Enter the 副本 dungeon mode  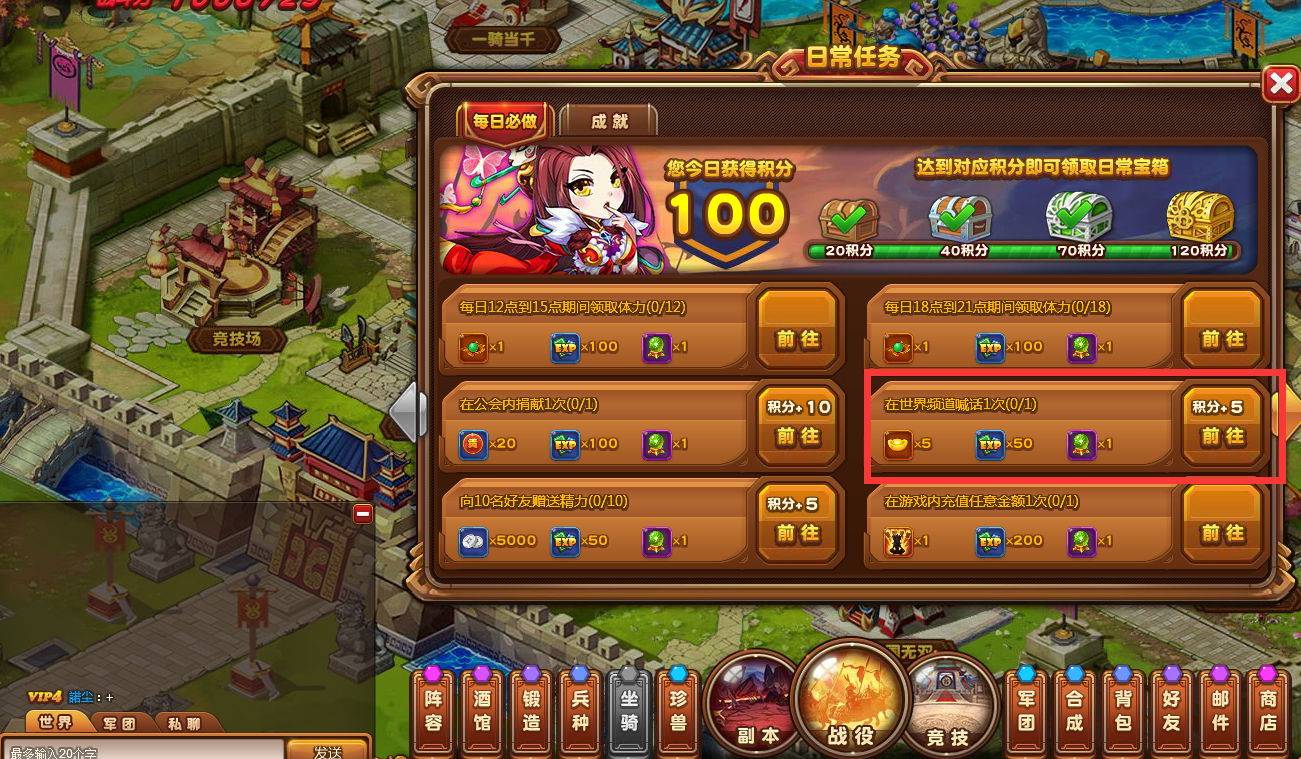pyautogui.click(x=757, y=703)
